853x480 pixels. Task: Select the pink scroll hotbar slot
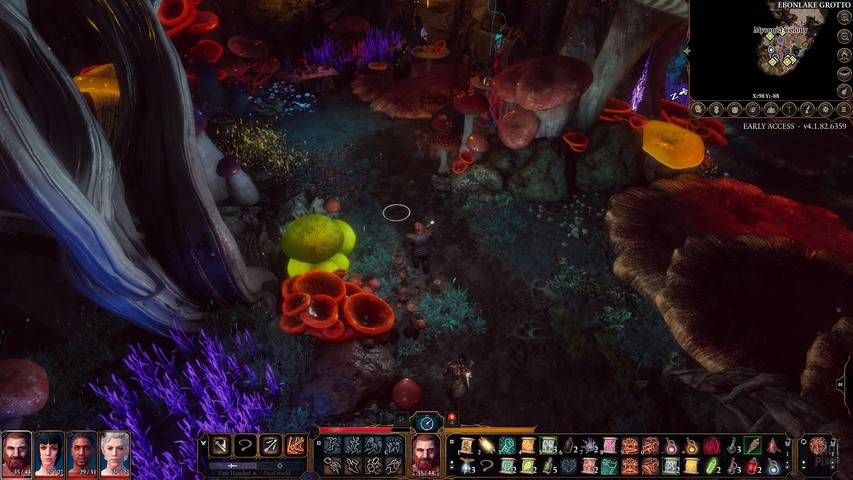[609, 446]
